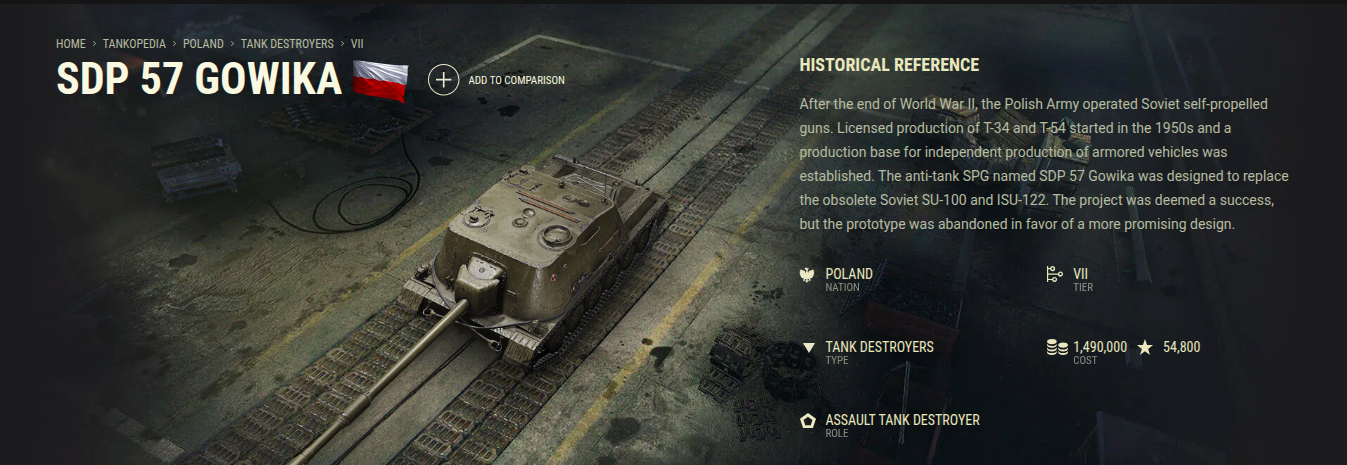Screen dimensions: 1347x465
Task: Add SDP 57 Gowika to comparison
Action: [444, 80]
